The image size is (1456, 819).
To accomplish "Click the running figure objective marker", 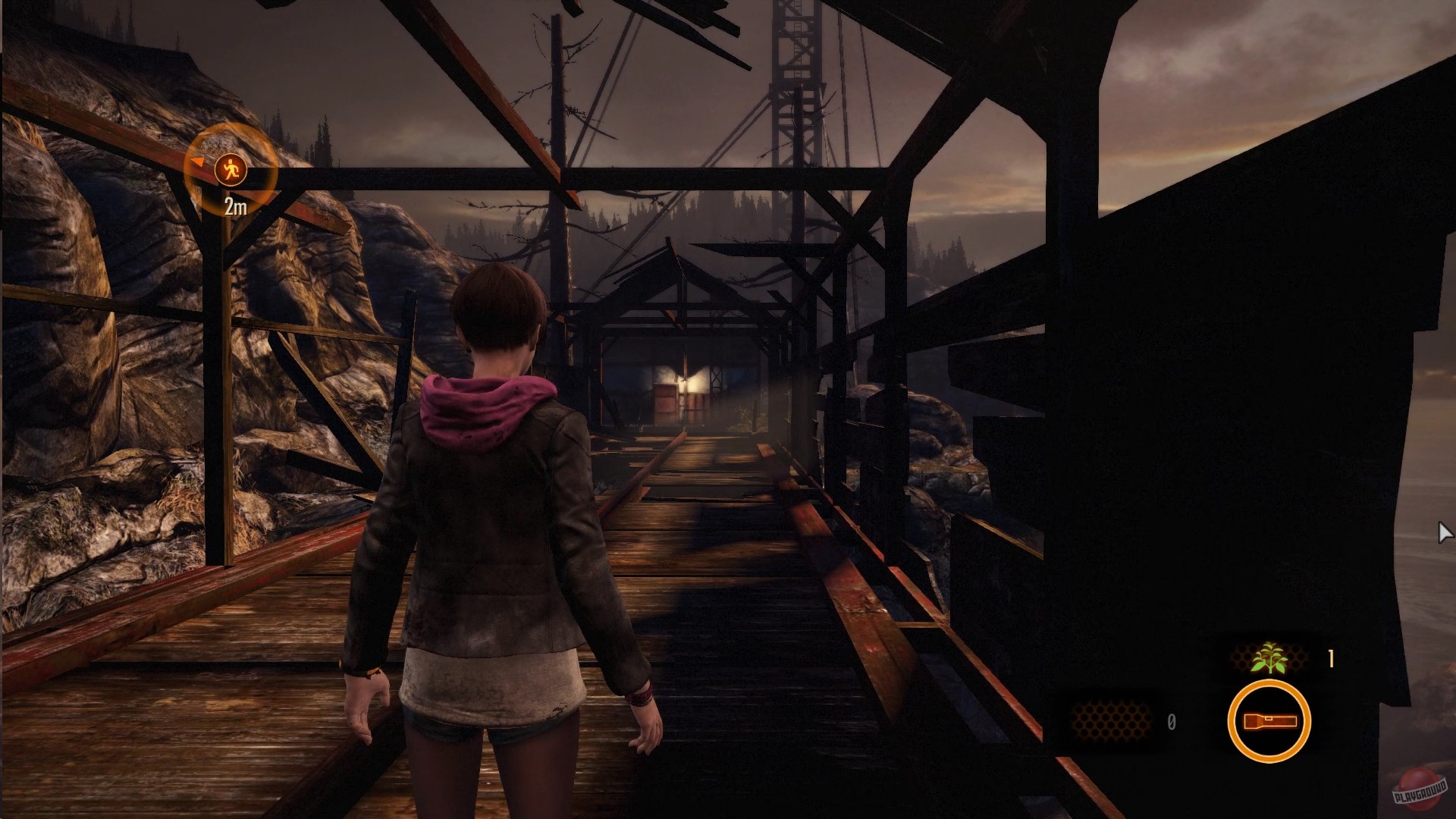I will tap(231, 169).
